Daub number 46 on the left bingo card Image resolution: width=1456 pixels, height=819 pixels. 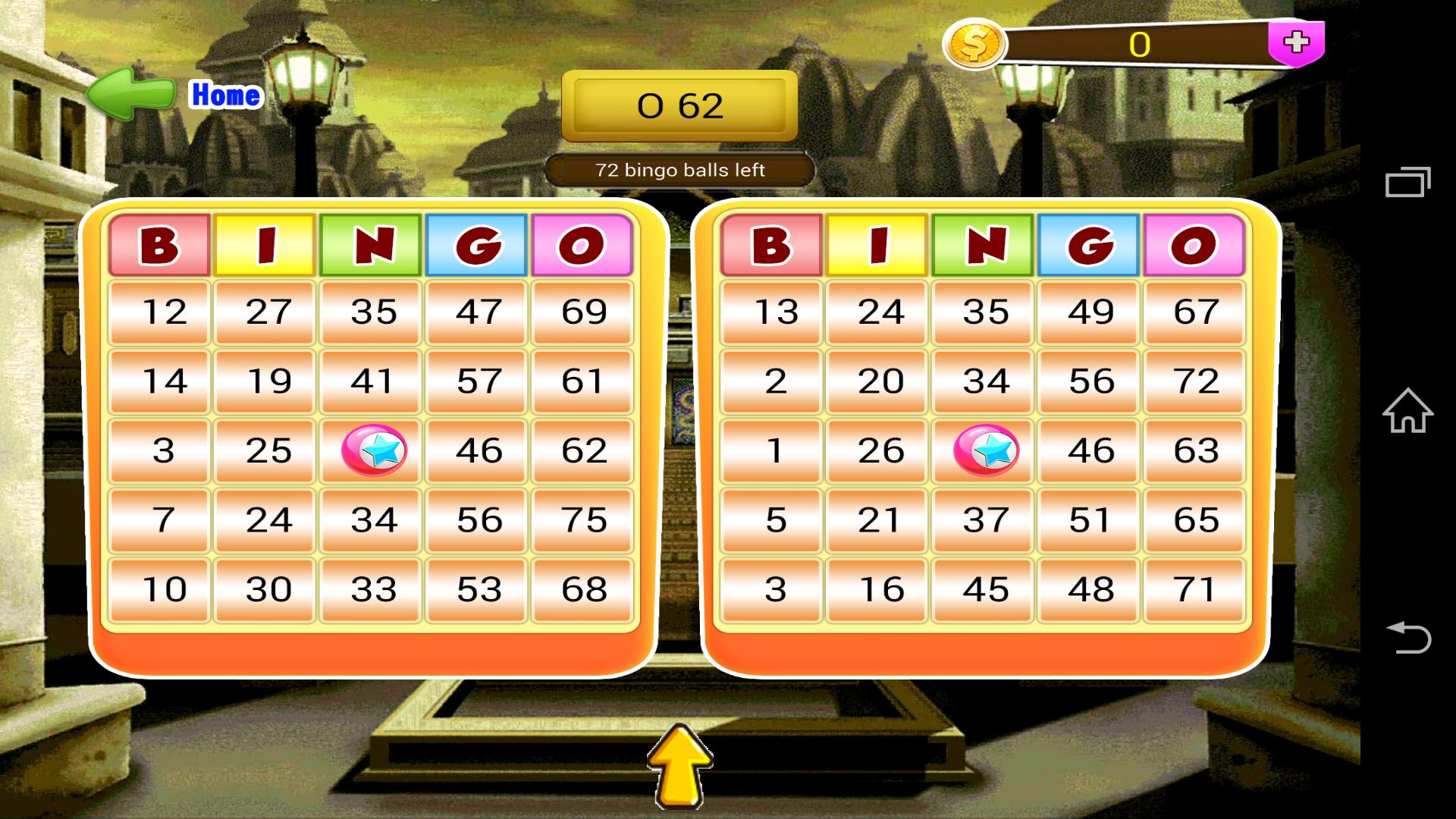coord(475,450)
